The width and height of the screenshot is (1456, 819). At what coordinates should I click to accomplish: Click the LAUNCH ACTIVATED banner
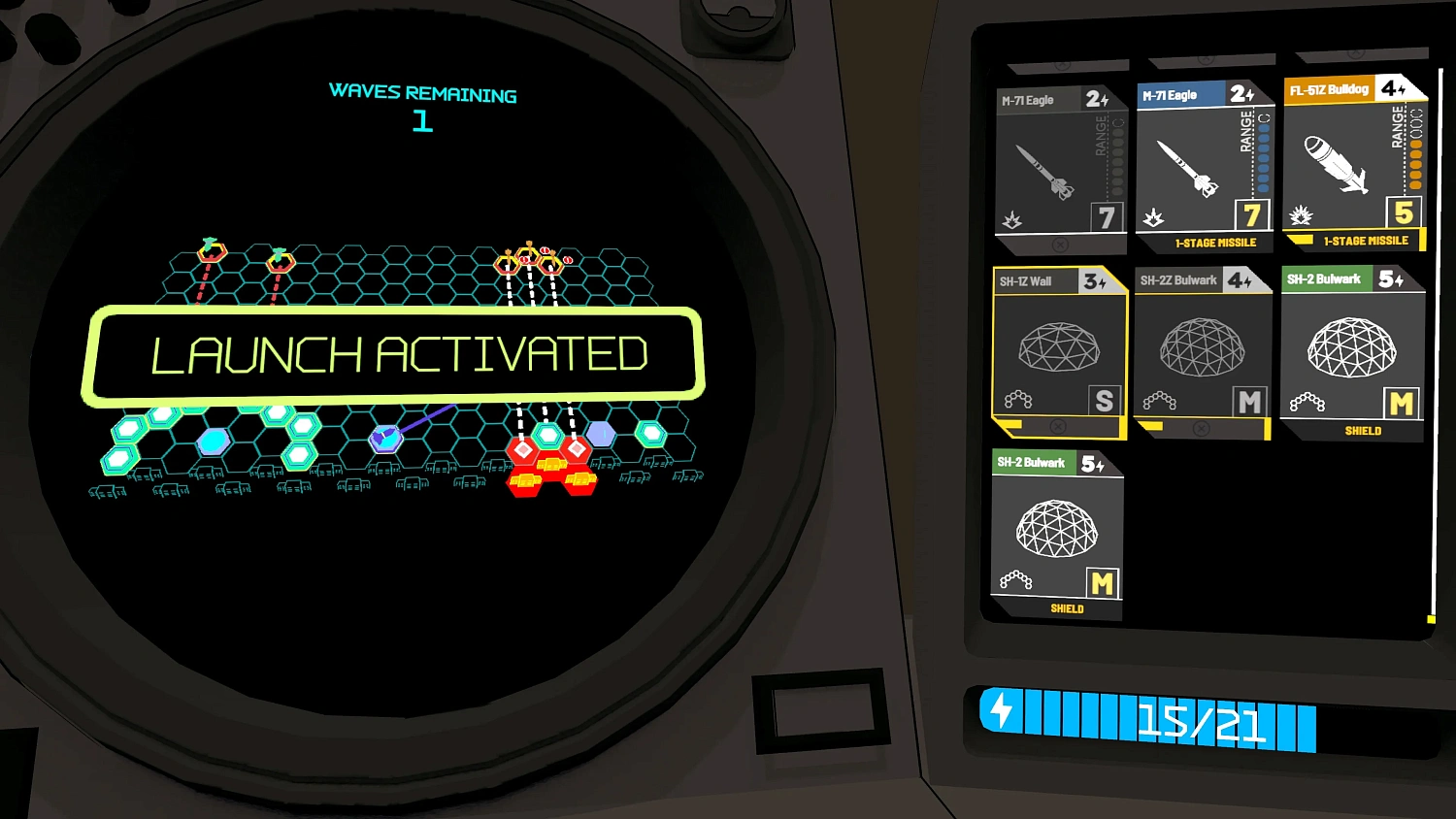(401, 351)
